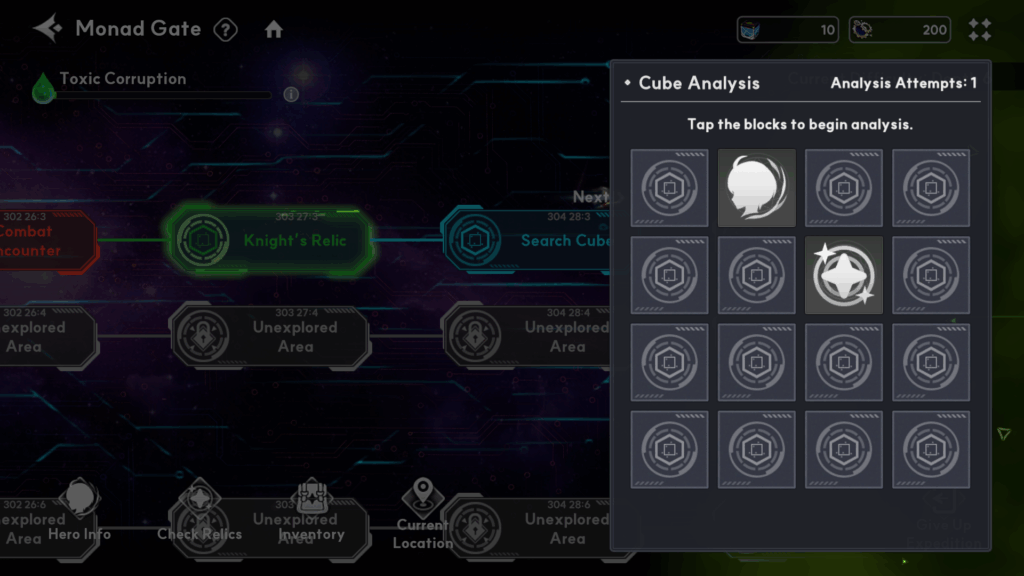Open Check Relics
Image resolution: width=1024 pixels, height=576 pixels.
199,510
